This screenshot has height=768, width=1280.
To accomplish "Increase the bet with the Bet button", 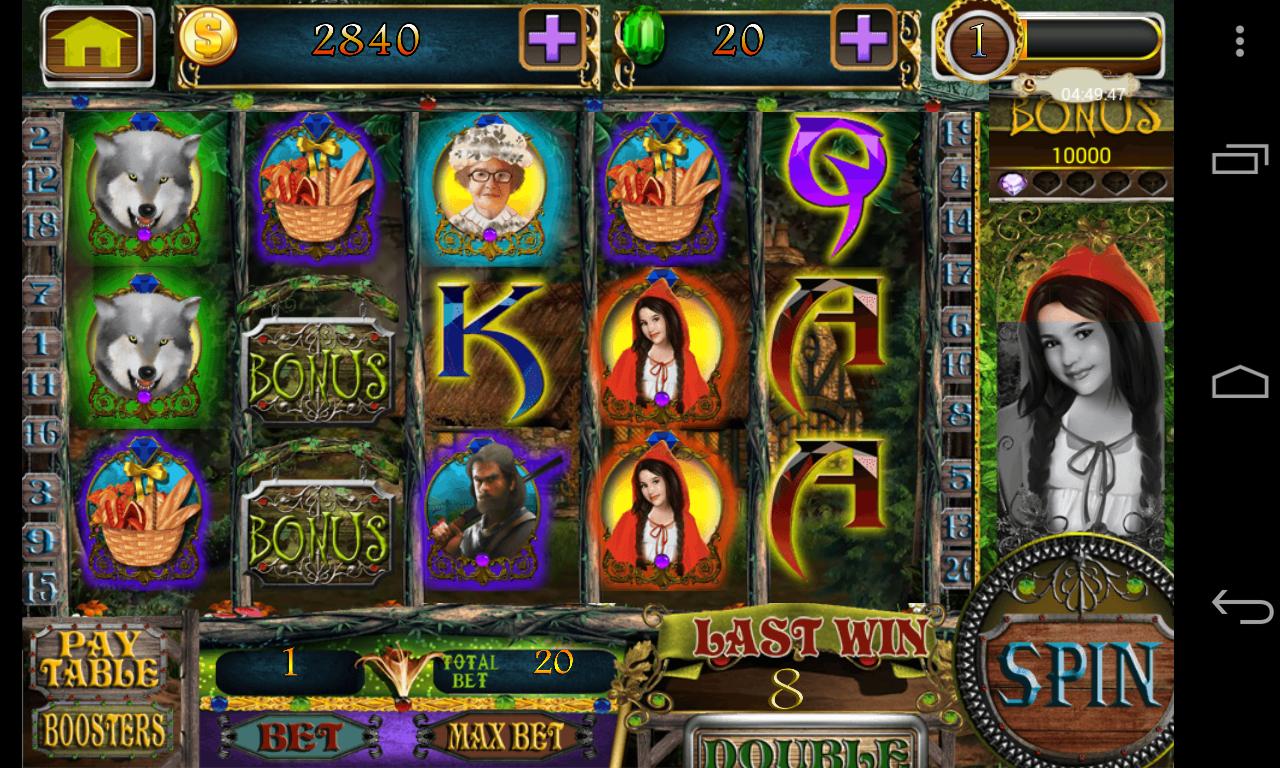I will tap(300, 738).
